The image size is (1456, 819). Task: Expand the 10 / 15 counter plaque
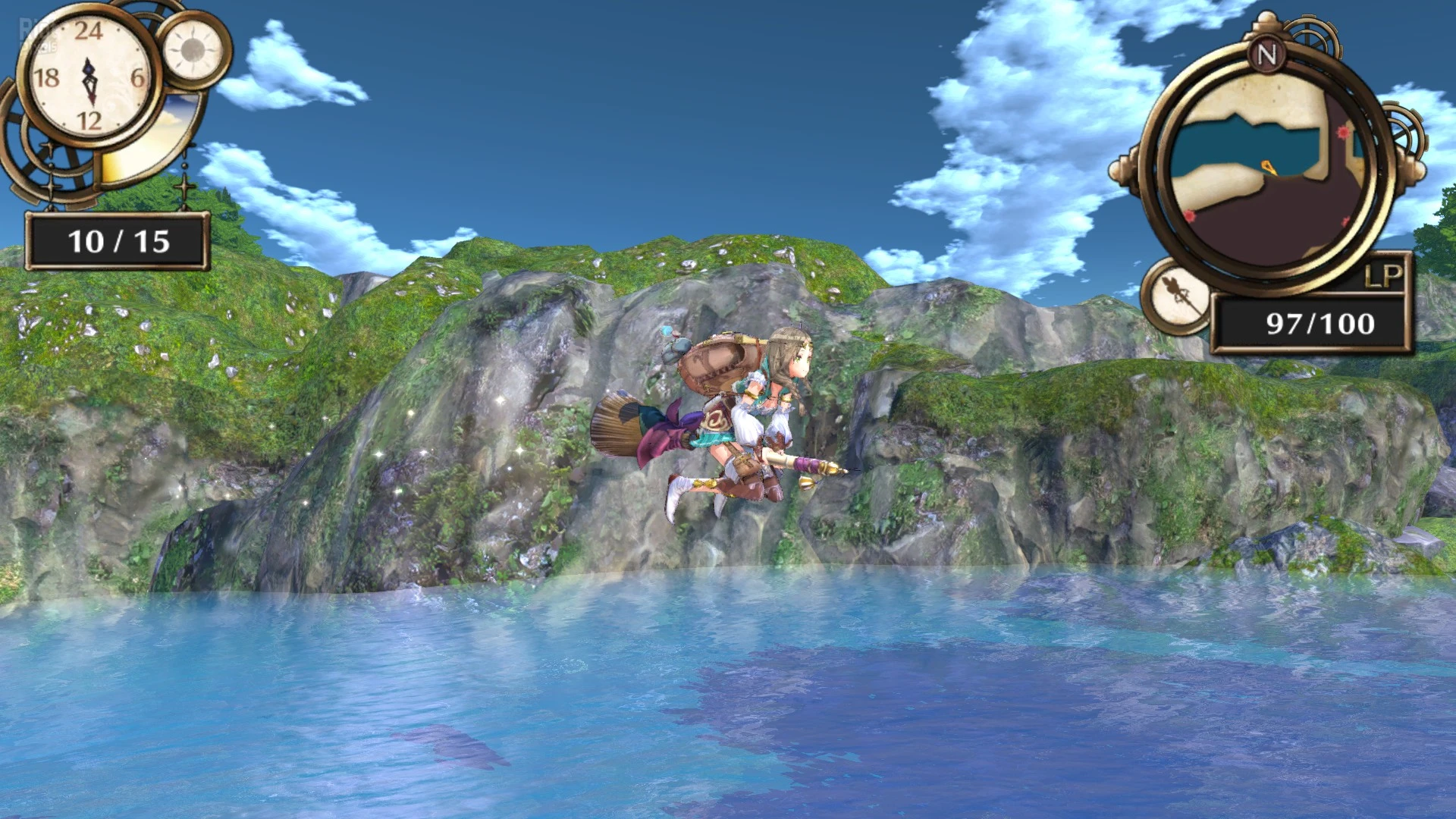tap(118, 240)
